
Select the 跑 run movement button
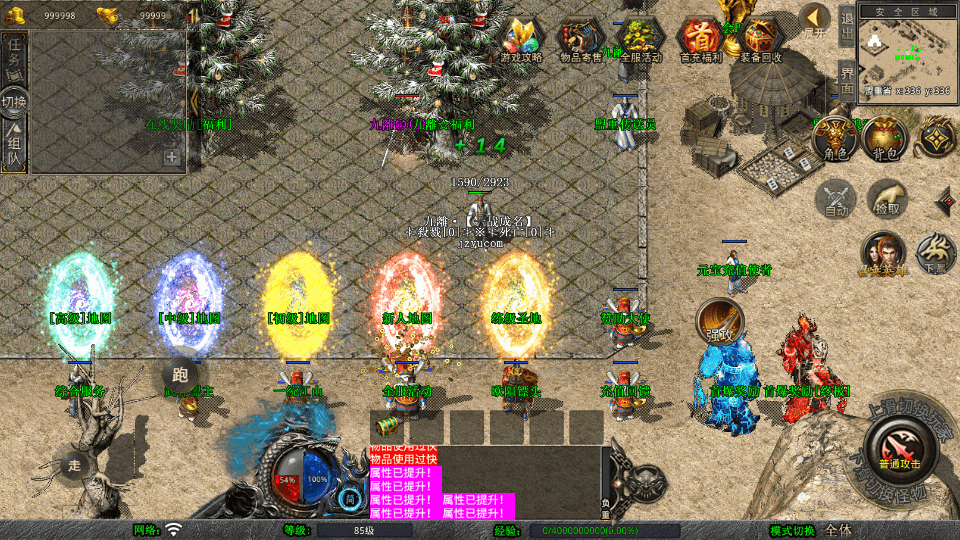point(179,374)
